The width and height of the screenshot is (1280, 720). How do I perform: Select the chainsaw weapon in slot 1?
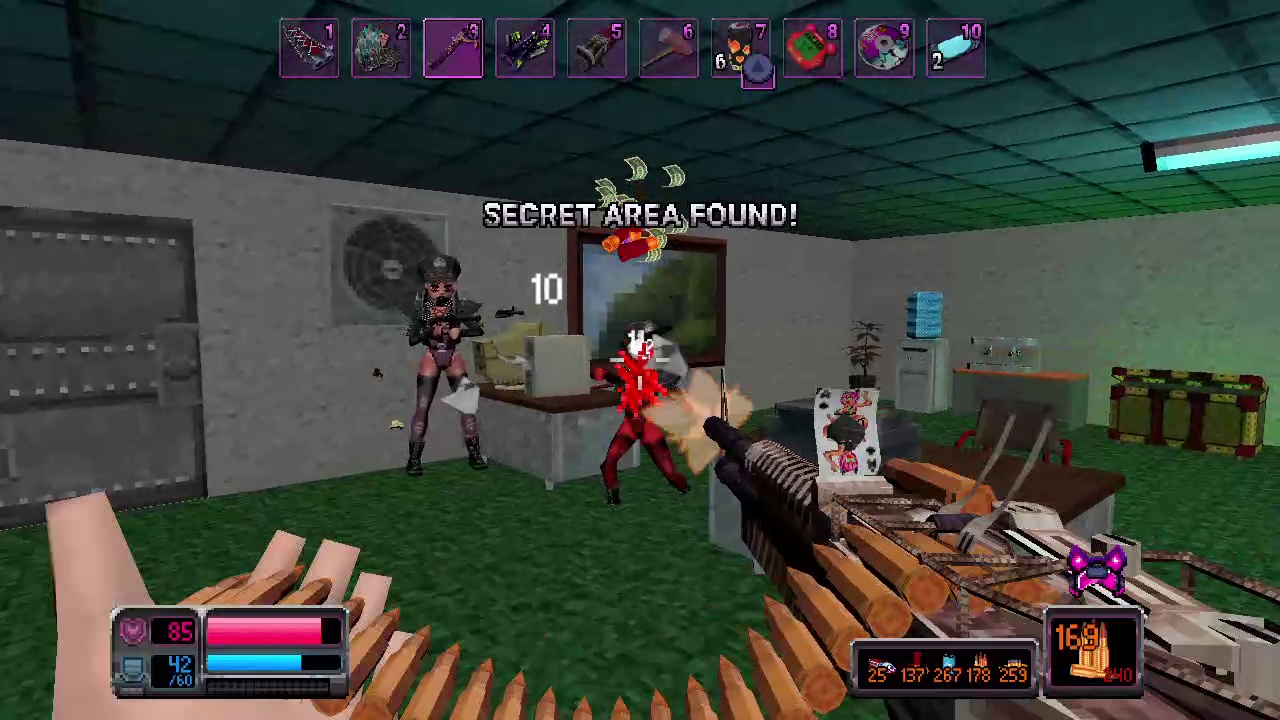309,47
